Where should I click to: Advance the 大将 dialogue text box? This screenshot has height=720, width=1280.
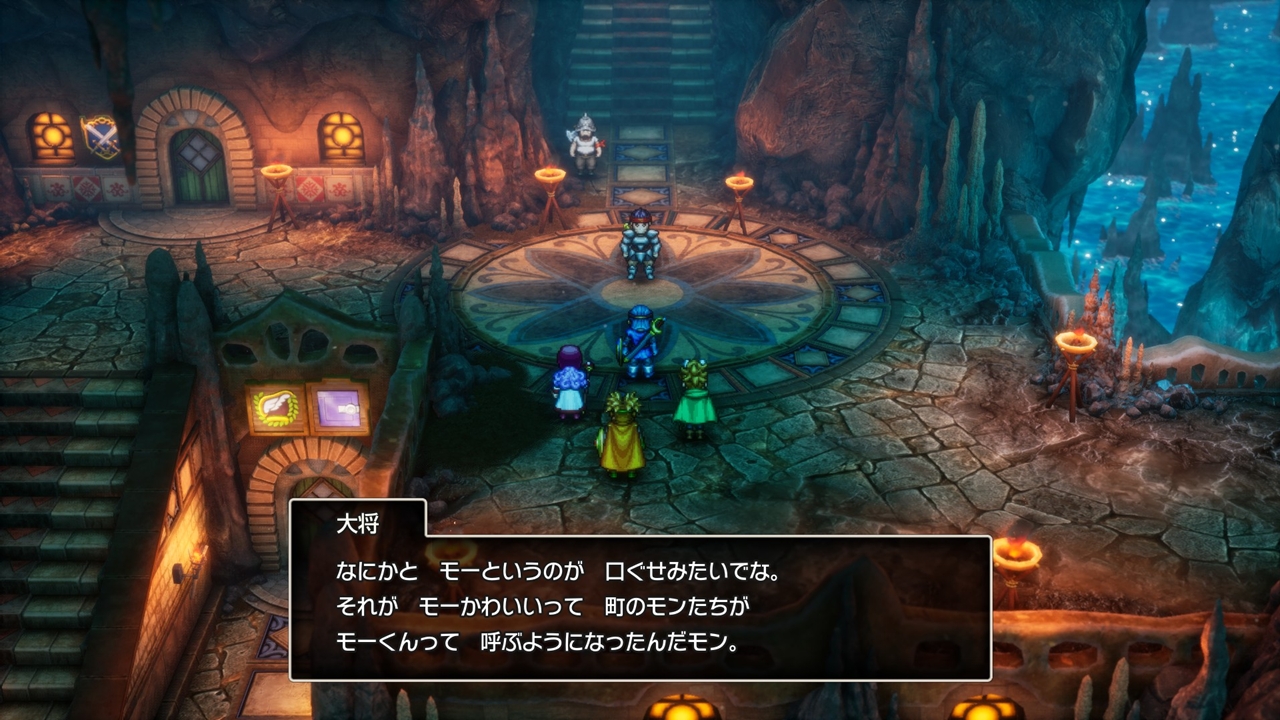coord(640,607)
